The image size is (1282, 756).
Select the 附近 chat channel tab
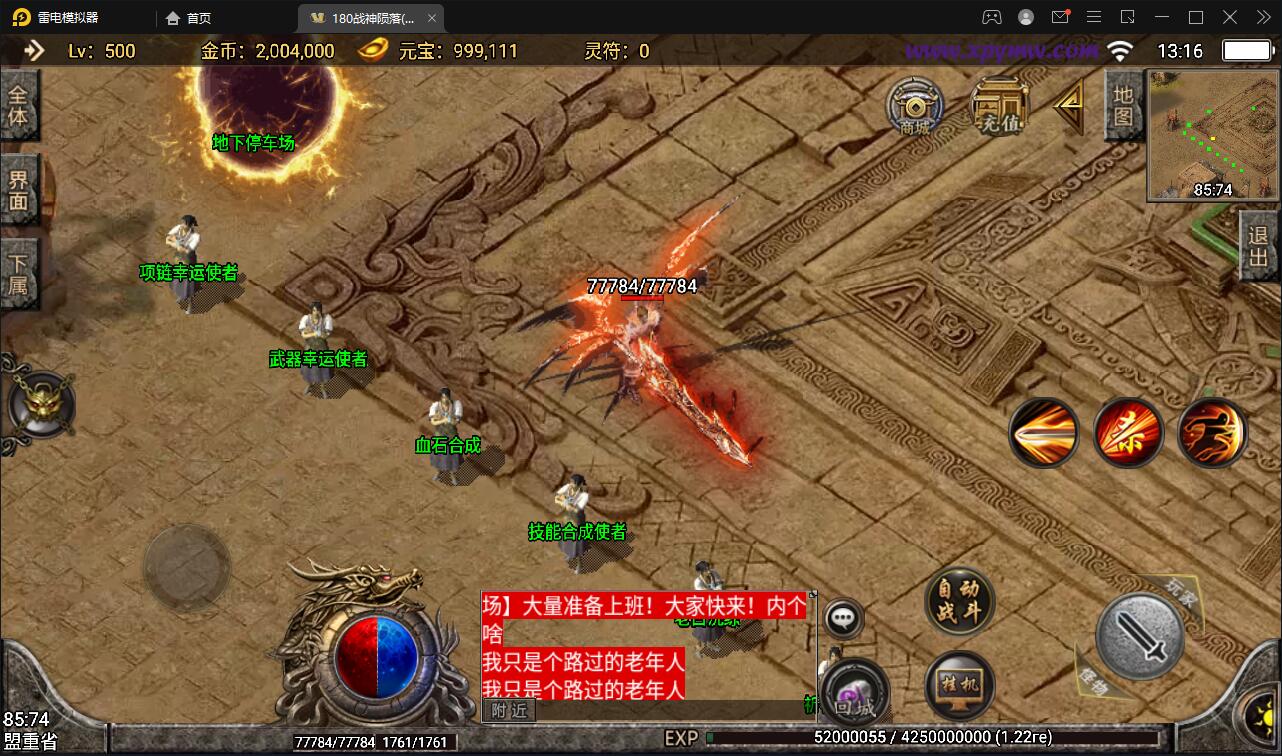pyautogui.click(x=508, y=710)
